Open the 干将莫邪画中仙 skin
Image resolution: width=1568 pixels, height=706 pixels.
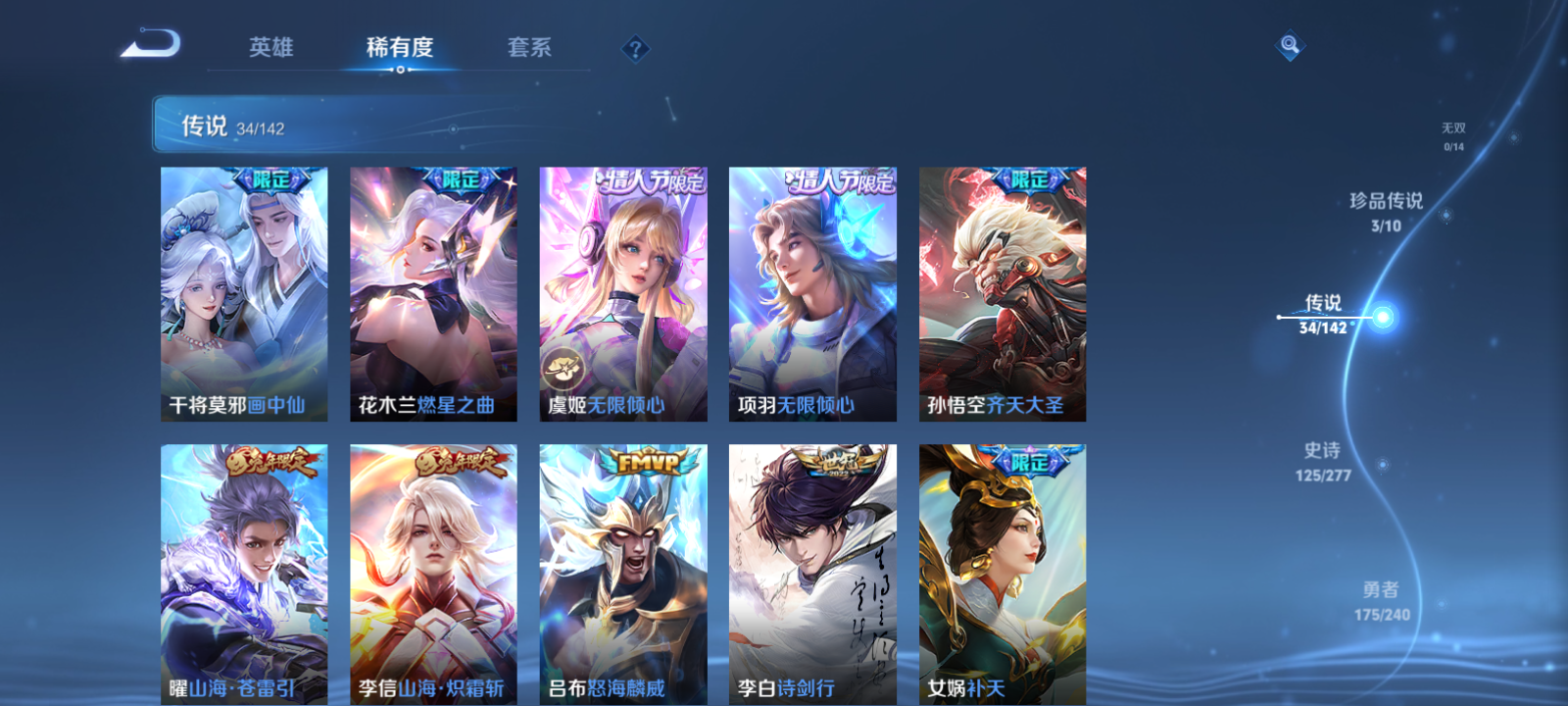[x=243, y=294]
